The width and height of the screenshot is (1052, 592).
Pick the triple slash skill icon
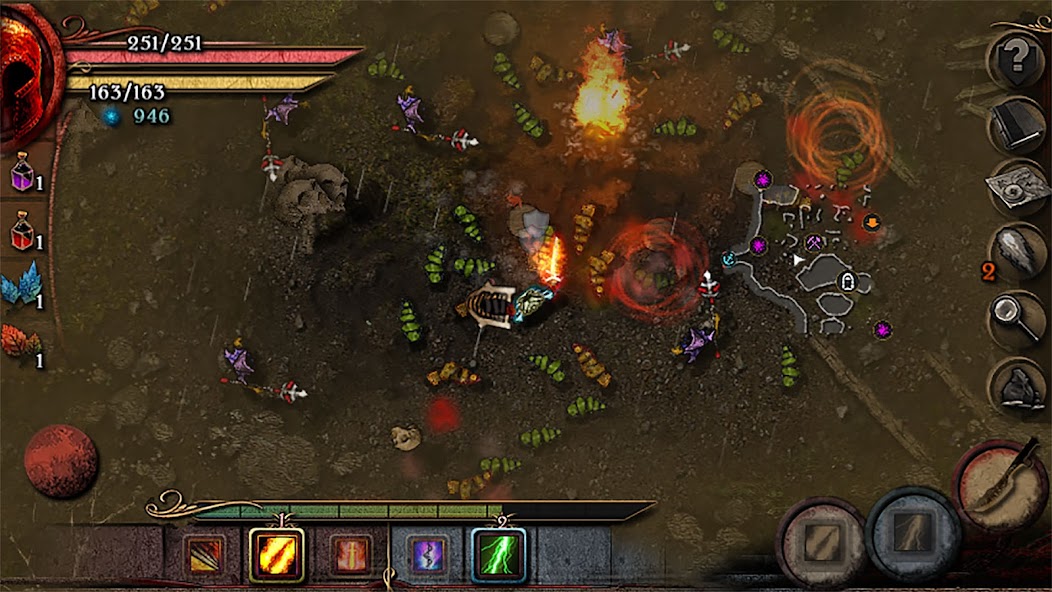tap(203, 555)
